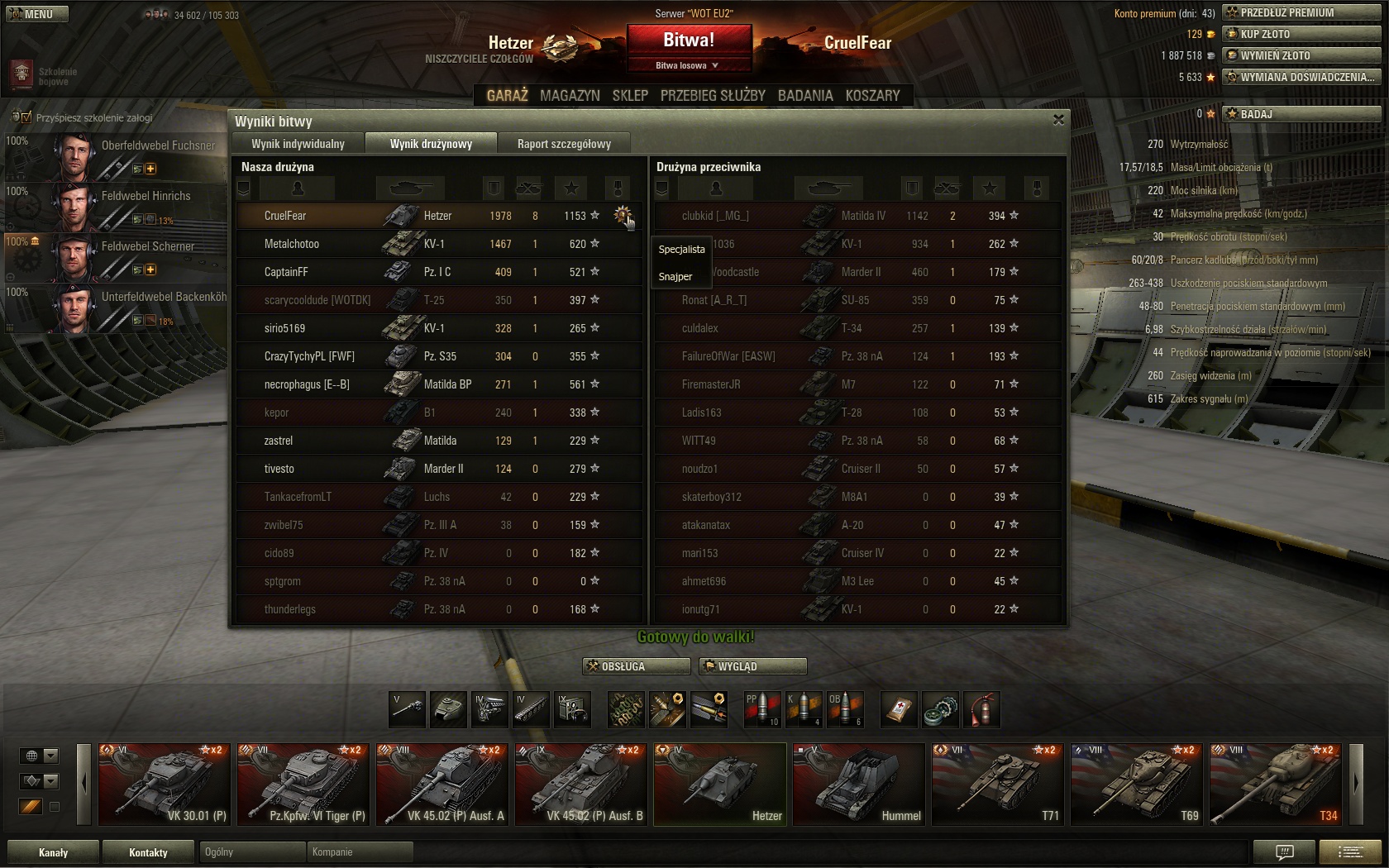Screen dimensions: 1389x868
Task: Close the Wyniki bitwy window
Action: click(1058, 120)
